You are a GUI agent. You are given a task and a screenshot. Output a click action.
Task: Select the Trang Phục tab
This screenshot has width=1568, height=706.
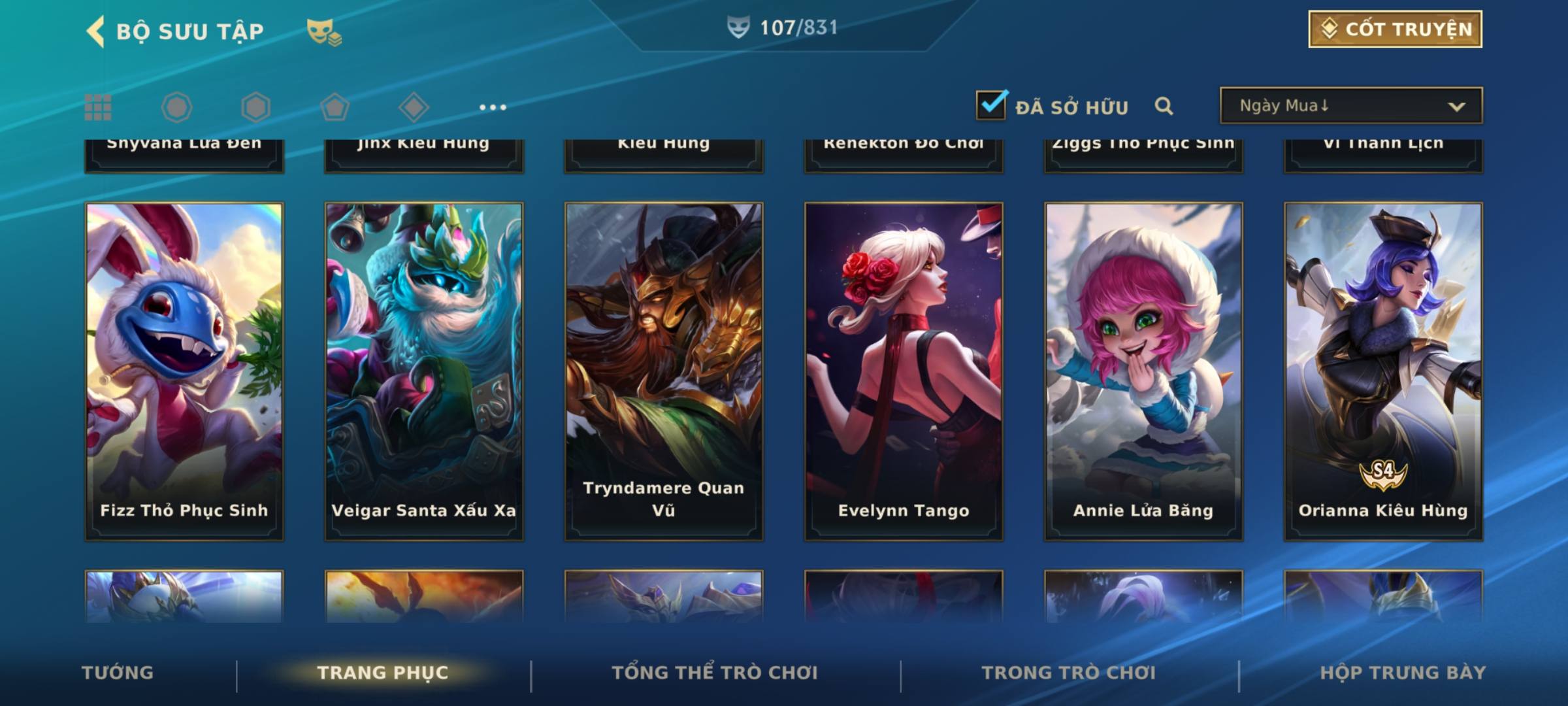(x=383, y=673)
